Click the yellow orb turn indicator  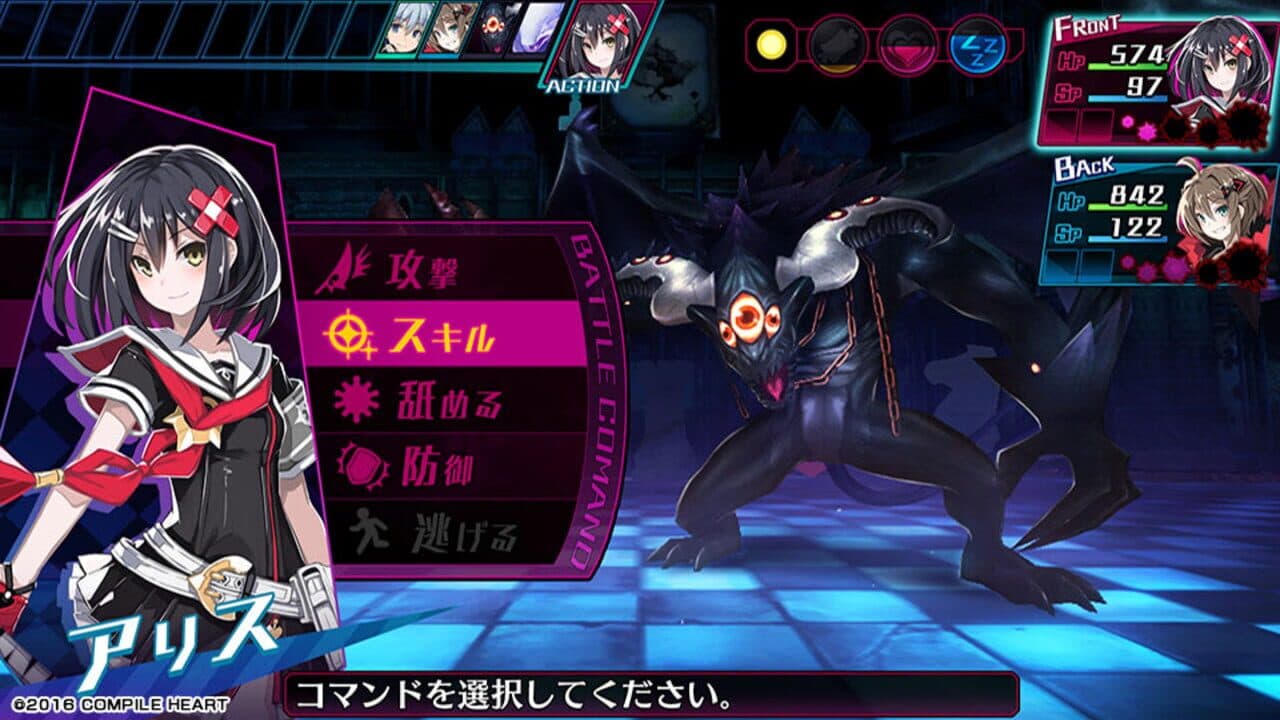pyautogui.click(x=770, y=45)
